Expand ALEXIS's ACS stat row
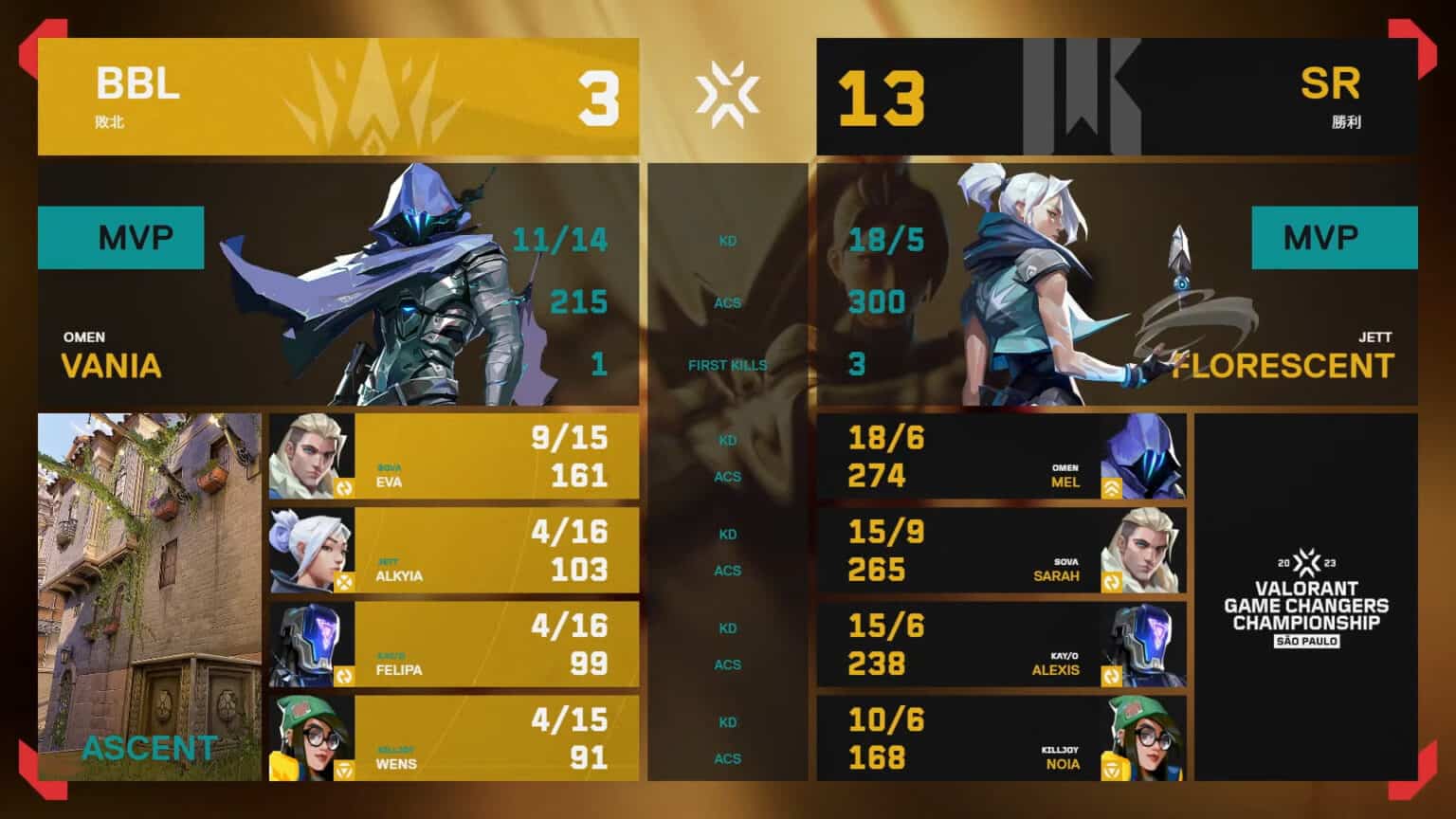This screenshot has width=1456, height=819. [727, 665]
